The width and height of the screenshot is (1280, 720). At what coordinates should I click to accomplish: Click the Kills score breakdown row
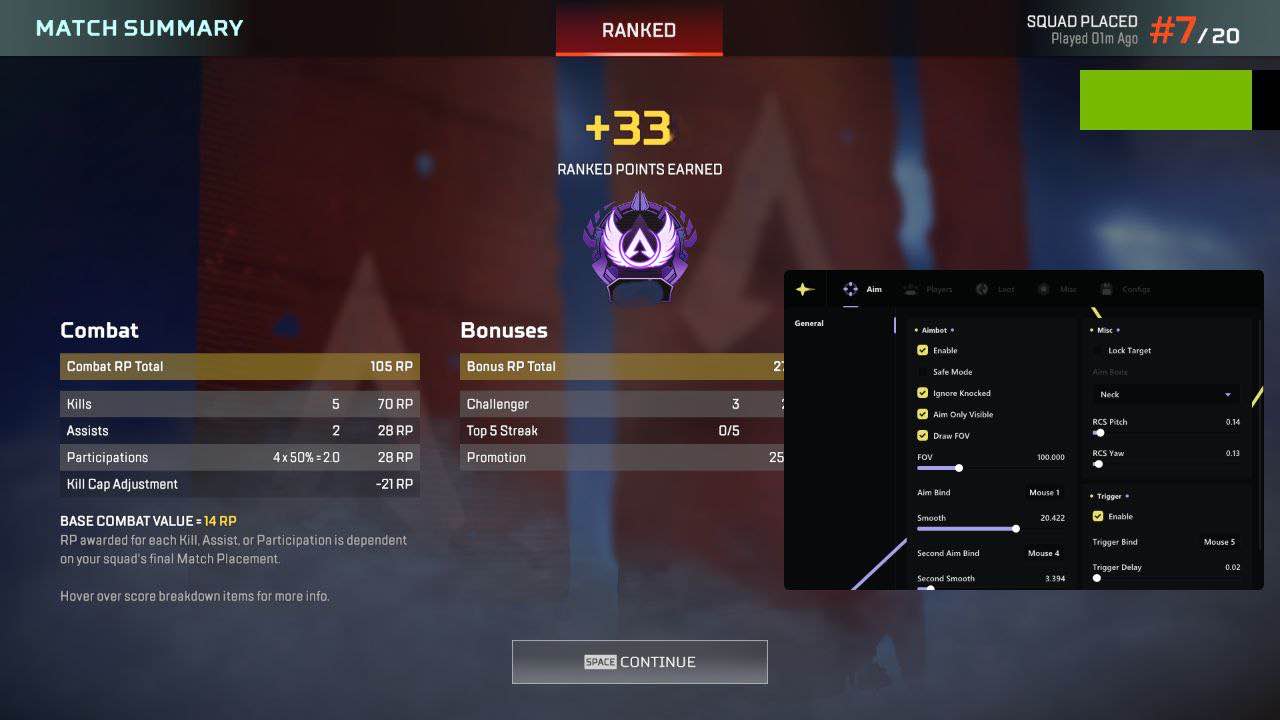(x=240, y=404)
